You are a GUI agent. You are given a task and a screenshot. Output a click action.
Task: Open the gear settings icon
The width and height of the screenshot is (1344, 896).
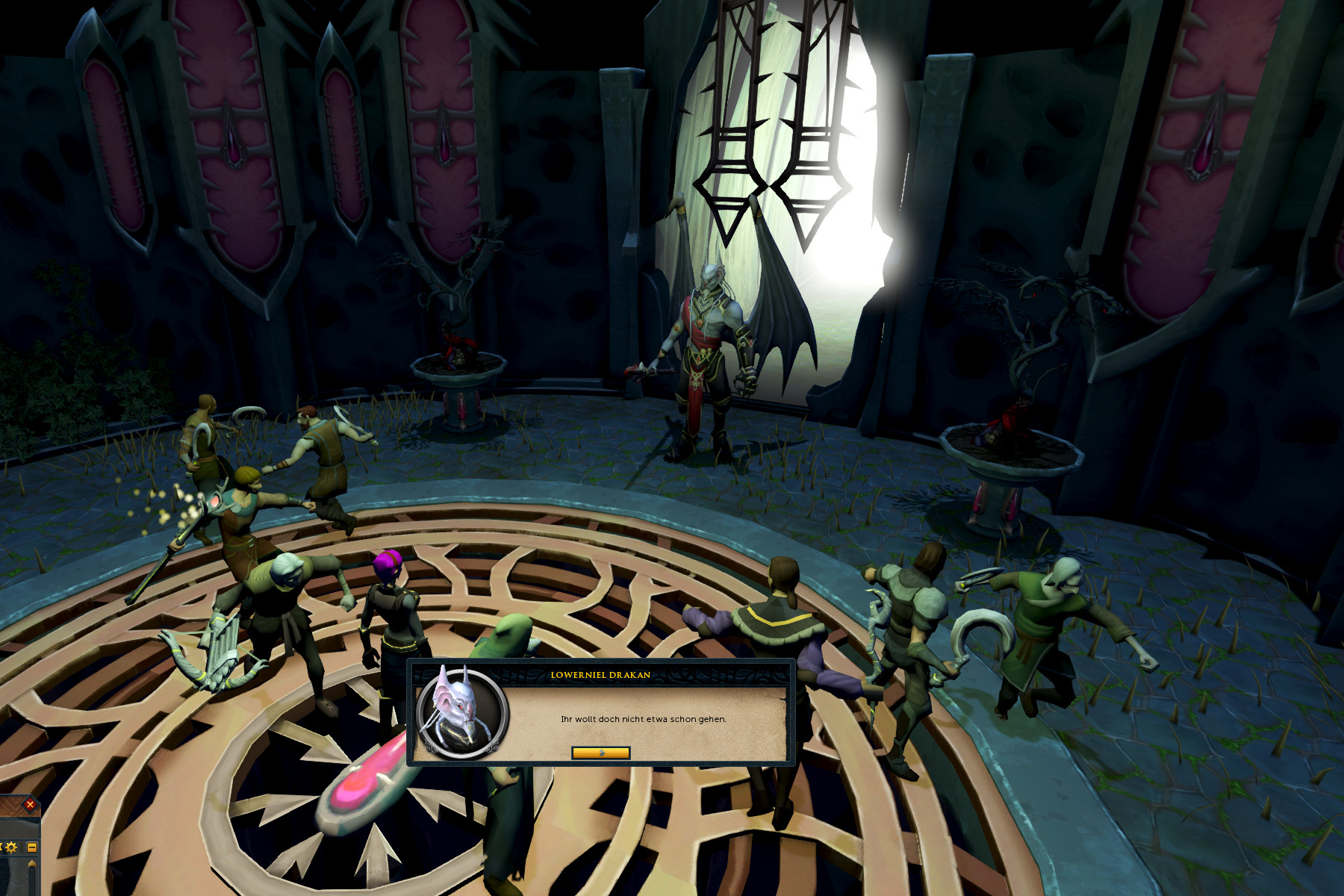[11, 847]
